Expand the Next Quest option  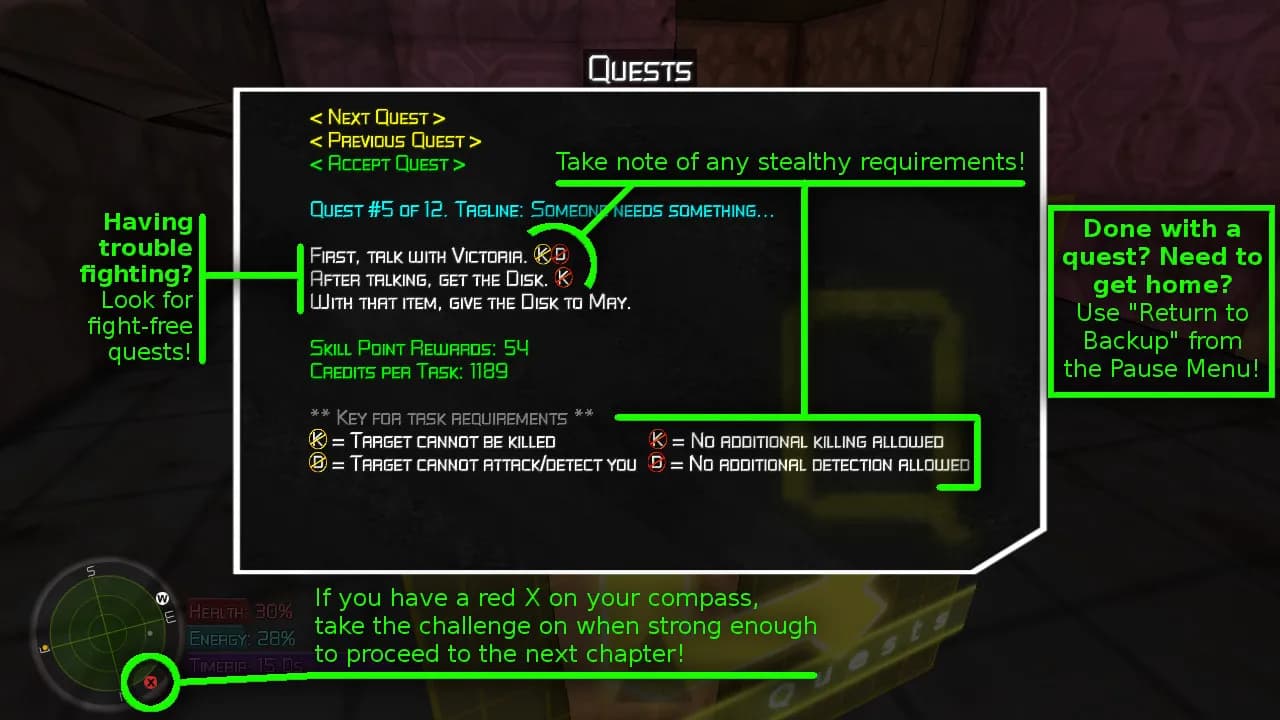point(378,117)
